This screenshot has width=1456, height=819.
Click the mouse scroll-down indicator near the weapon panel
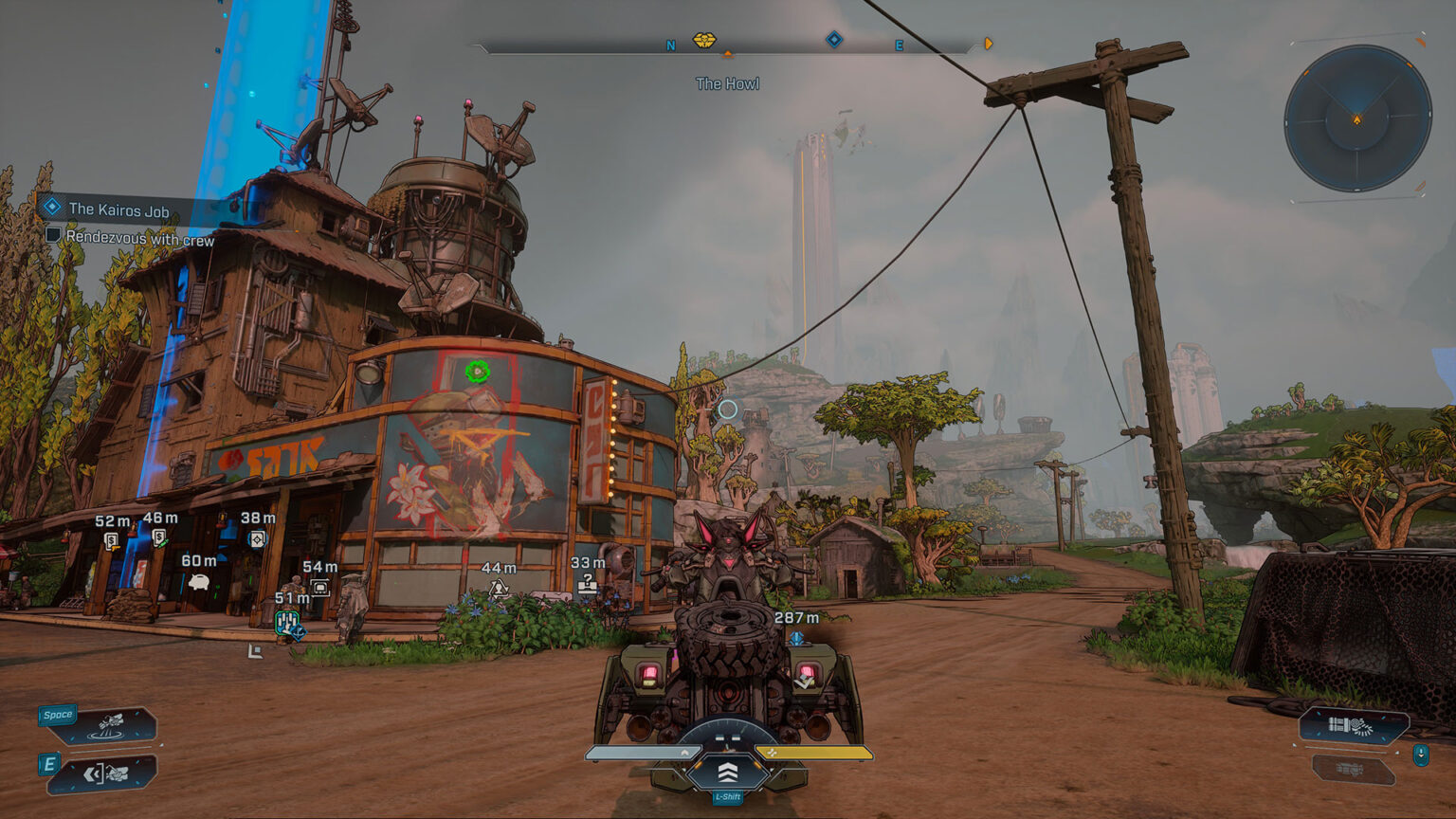point(1421,755)
